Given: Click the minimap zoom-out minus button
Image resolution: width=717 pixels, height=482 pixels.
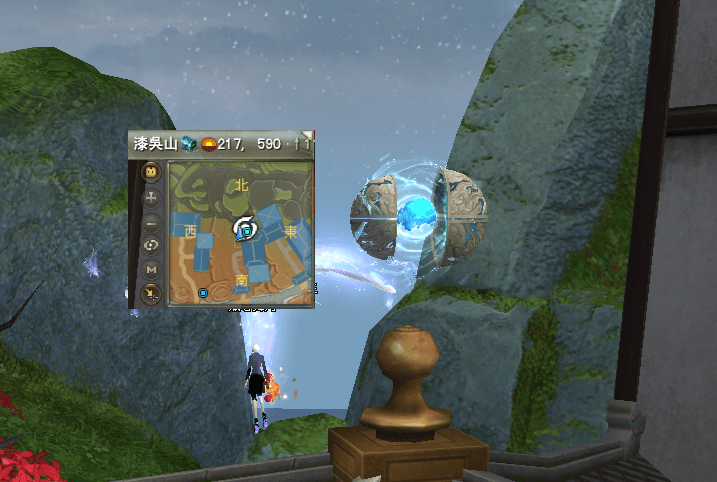Looking at the screenshot, I should point(151,222).
